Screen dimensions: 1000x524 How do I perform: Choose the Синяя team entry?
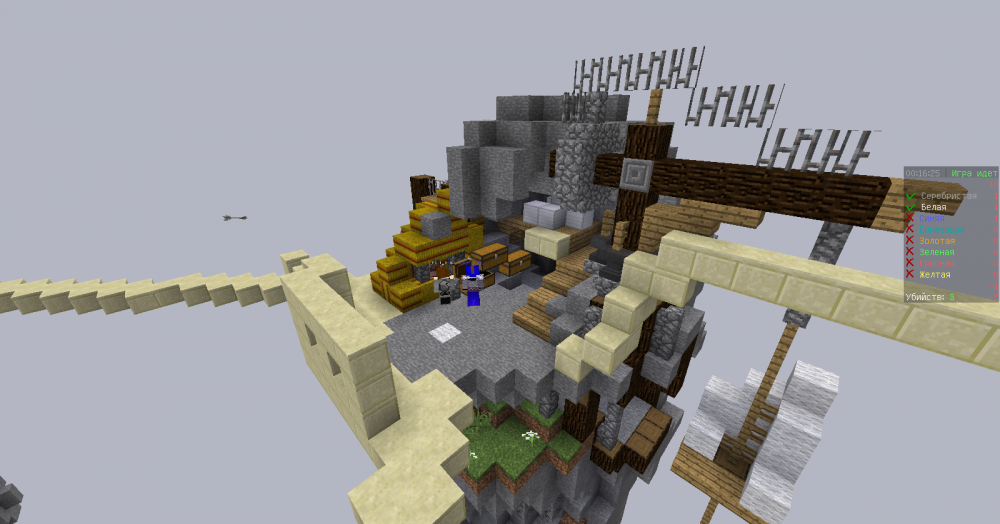(x=932, y=218)
